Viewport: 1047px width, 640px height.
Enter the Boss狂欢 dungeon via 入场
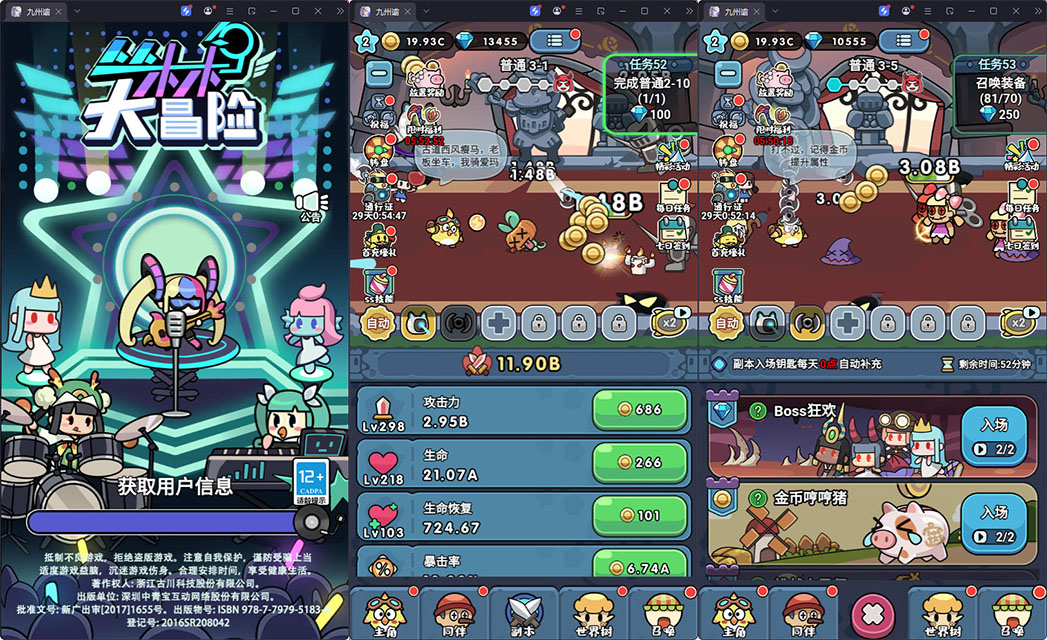tap(993, 435)
